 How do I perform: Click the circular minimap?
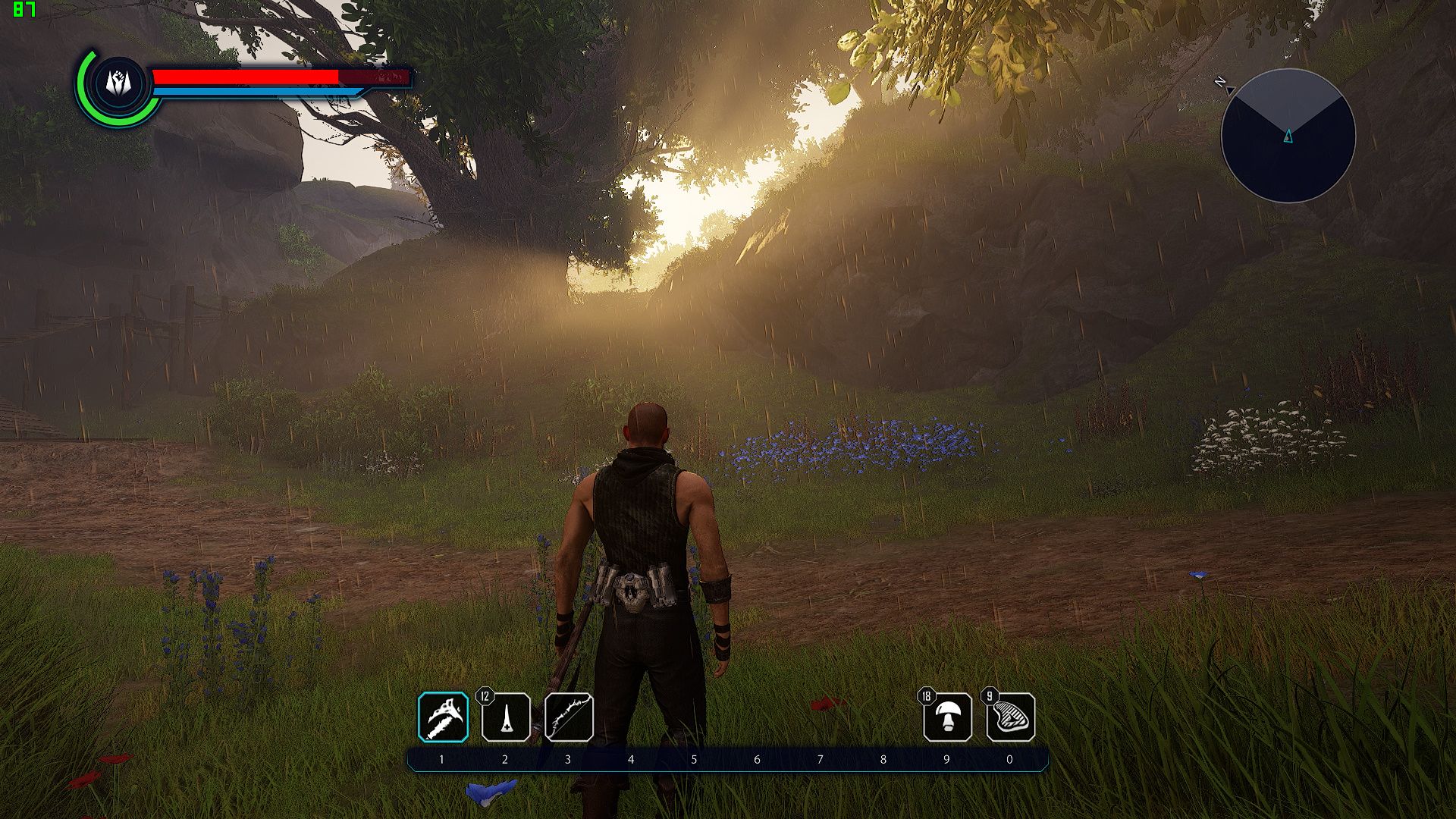pyautogui.click(x=1288, y=136)
